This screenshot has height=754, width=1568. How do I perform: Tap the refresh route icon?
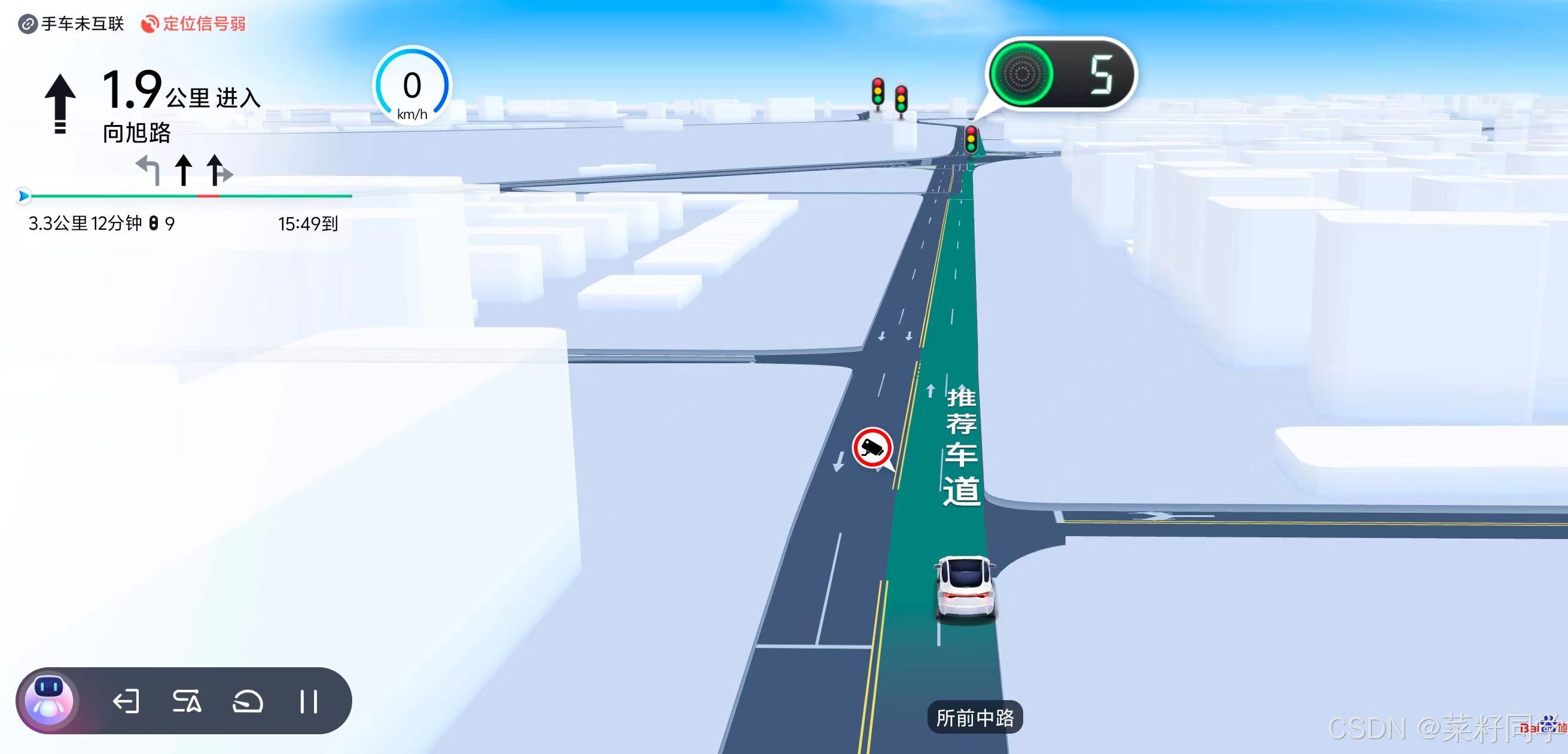click(248, 701)
